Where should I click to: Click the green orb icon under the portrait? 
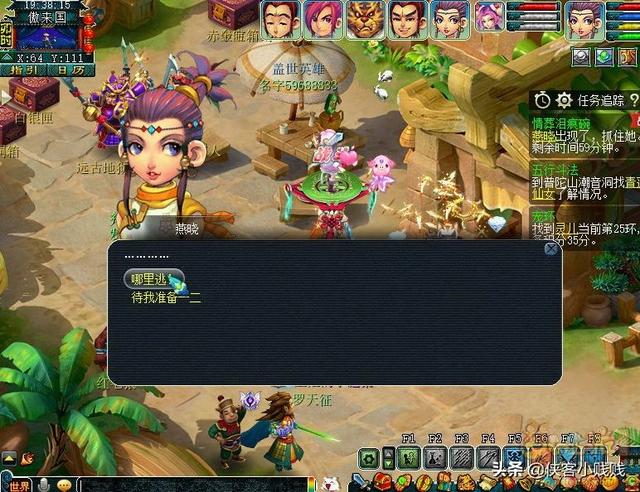tap(603, 57)
